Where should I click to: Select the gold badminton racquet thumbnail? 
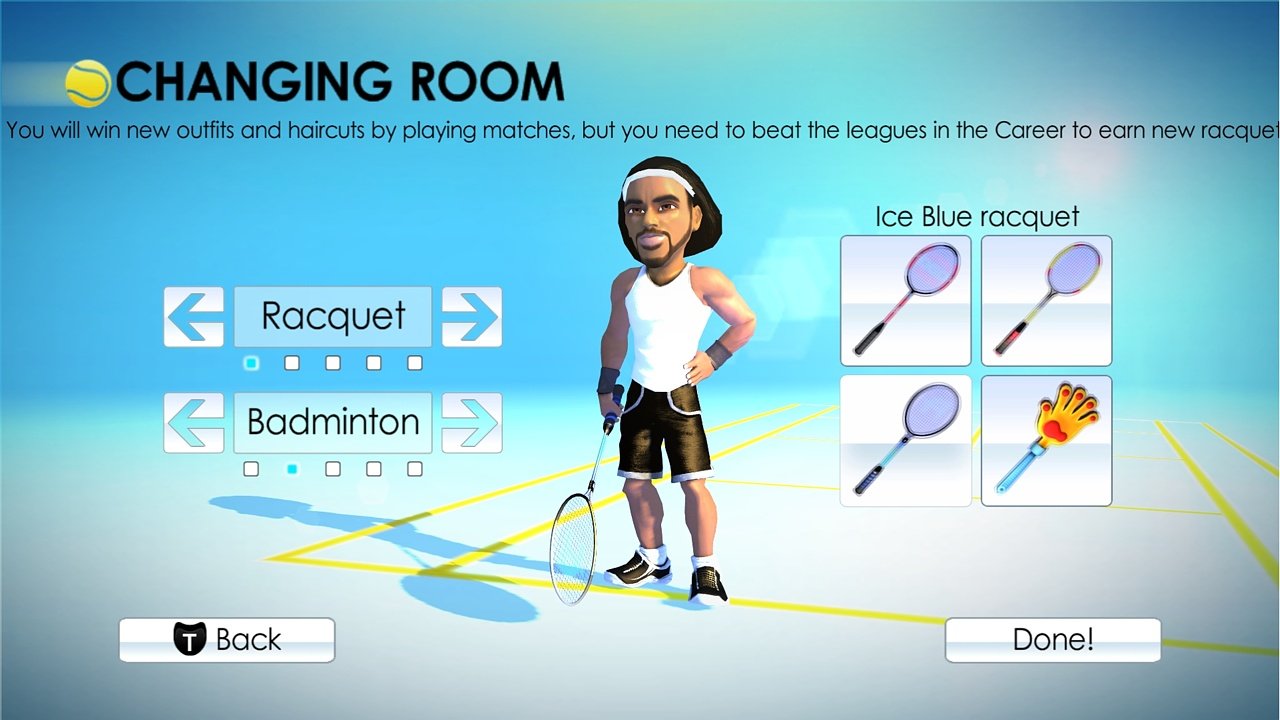click(x=1045, y=300)
